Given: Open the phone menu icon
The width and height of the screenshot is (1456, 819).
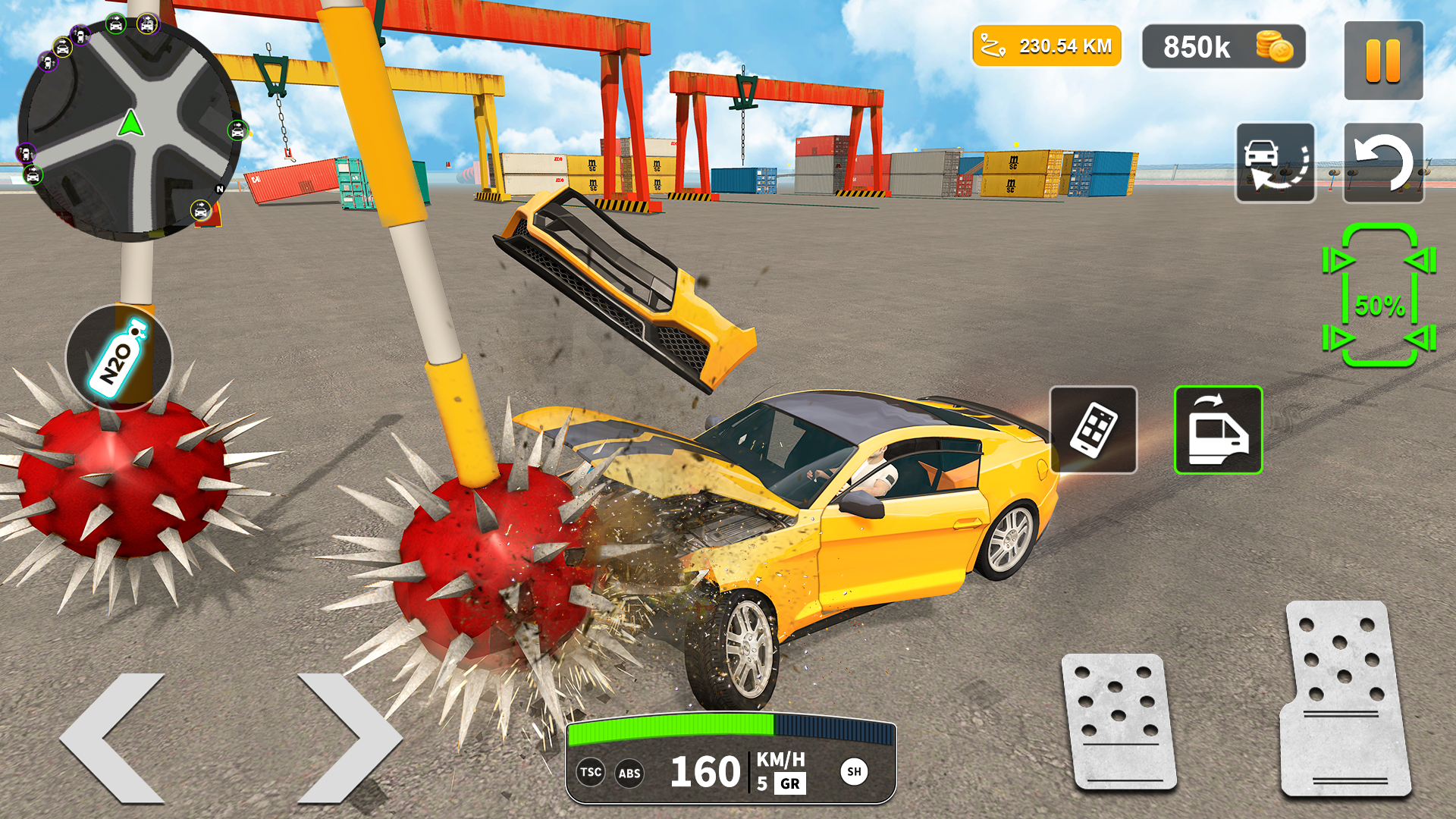Looking at the screenshot, I should pos(1093,428).
